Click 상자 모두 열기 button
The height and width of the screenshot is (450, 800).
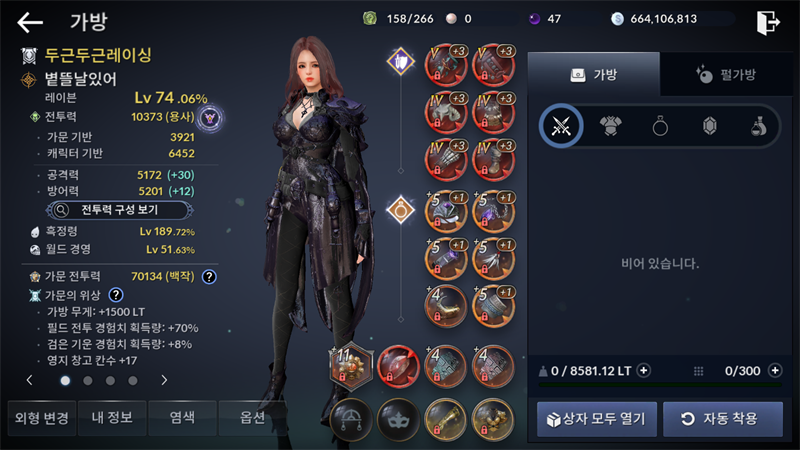tap(597, 418)
